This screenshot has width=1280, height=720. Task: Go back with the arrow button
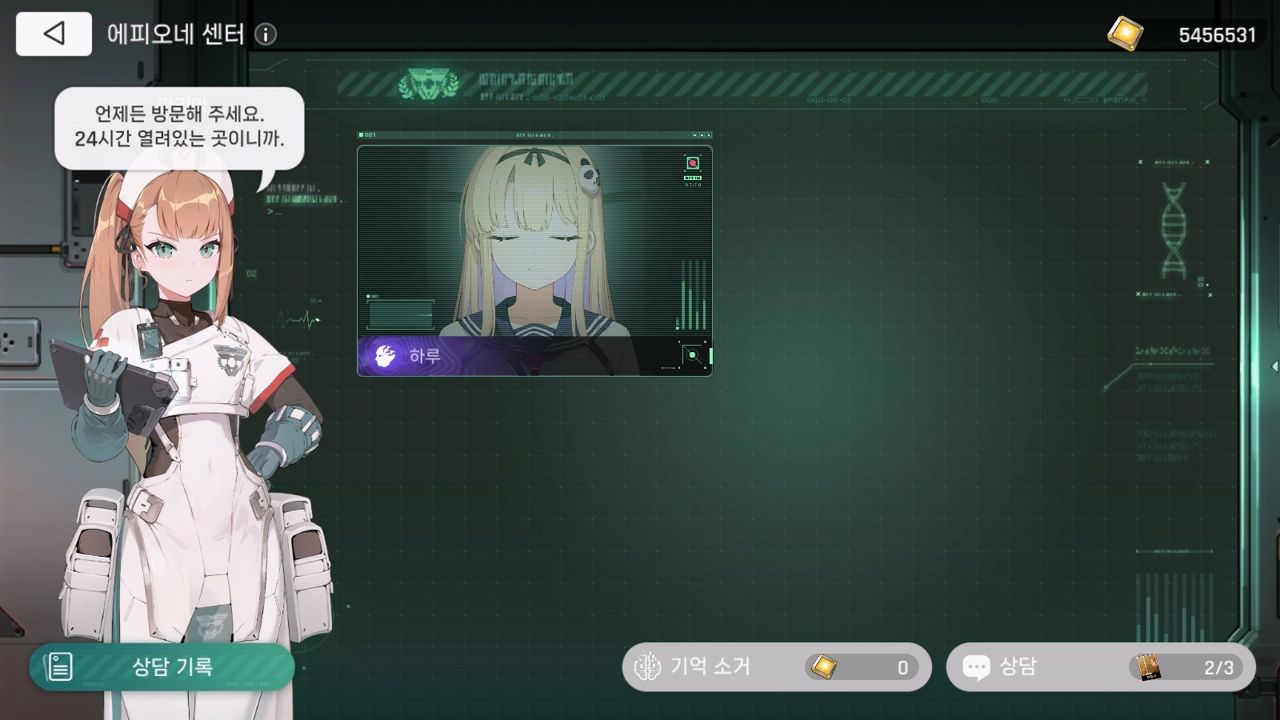(x=54, y=34)
